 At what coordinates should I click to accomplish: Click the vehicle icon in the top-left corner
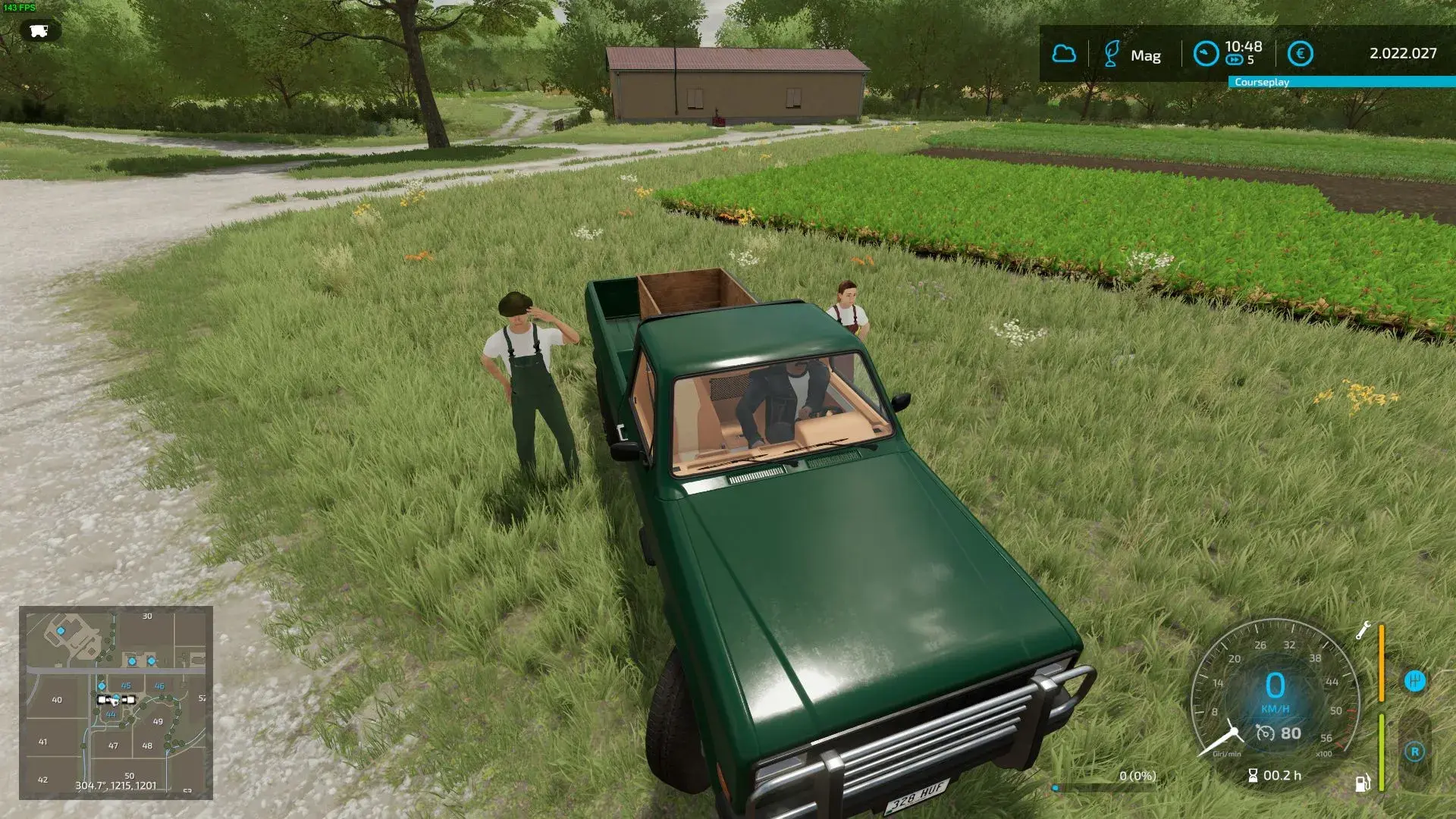tap(39, 30)
